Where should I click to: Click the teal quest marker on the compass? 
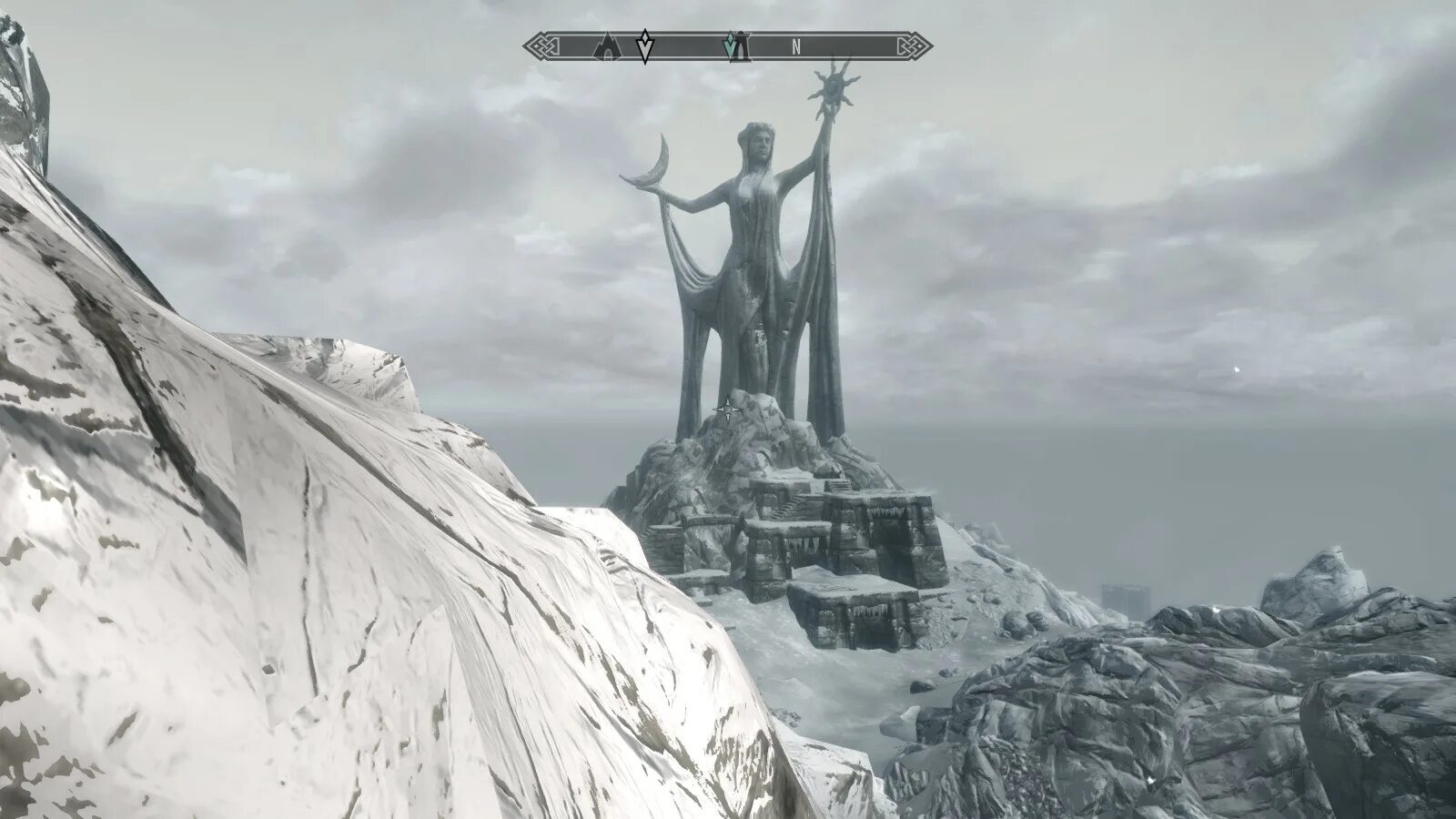[x=730, y=45]
